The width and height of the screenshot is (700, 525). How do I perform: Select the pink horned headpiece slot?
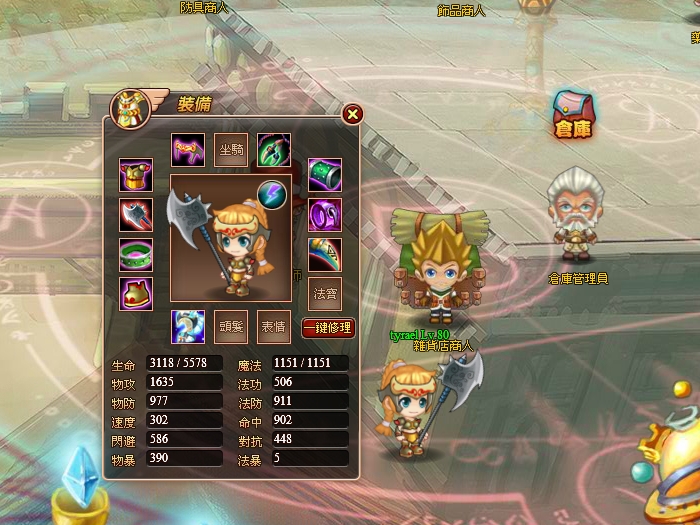[188, 150]
